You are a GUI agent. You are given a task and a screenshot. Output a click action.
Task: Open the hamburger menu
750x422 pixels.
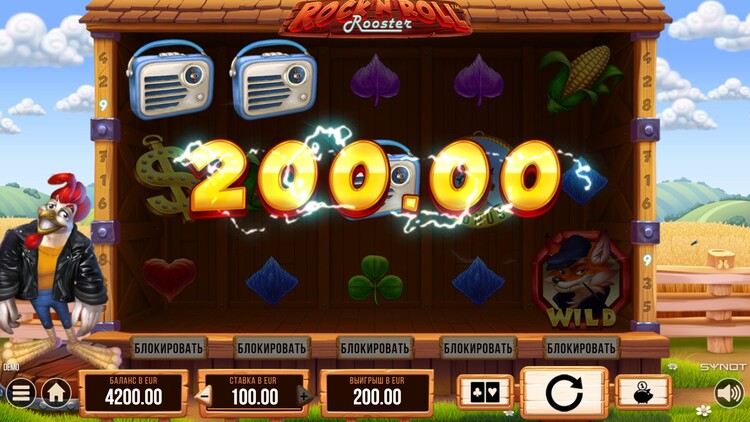pyautogui.click(x=19, y=393)
